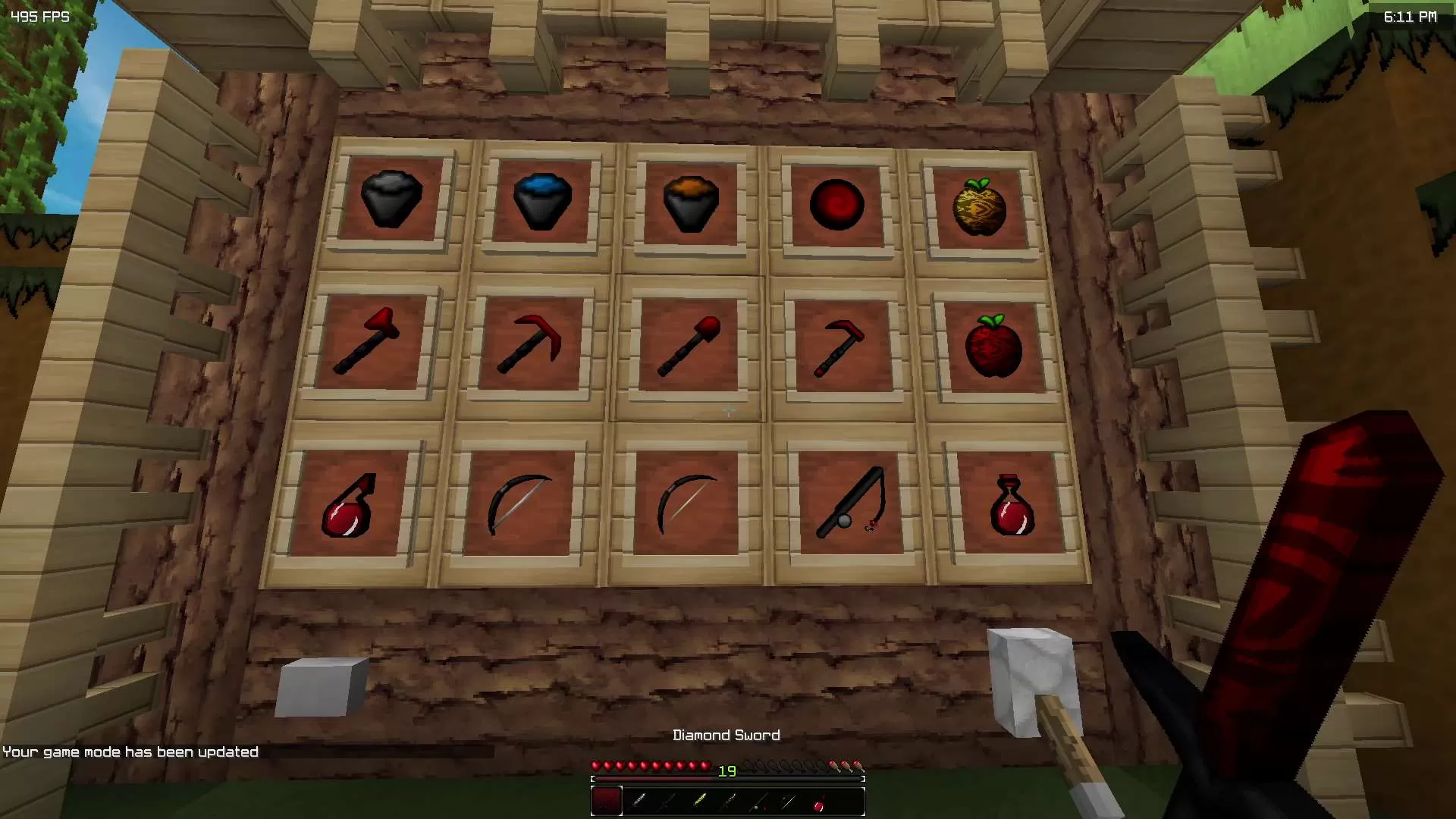Click the iron helmet item frame

coord(391,199)
